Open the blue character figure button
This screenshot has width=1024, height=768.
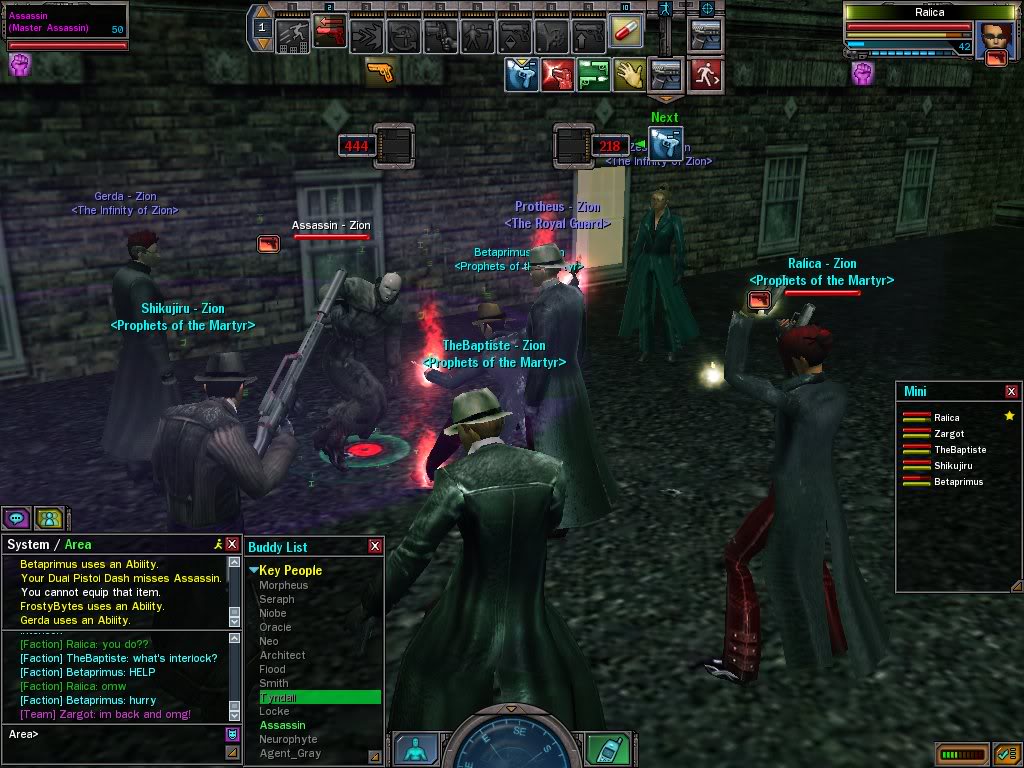(x=415, y=748)
